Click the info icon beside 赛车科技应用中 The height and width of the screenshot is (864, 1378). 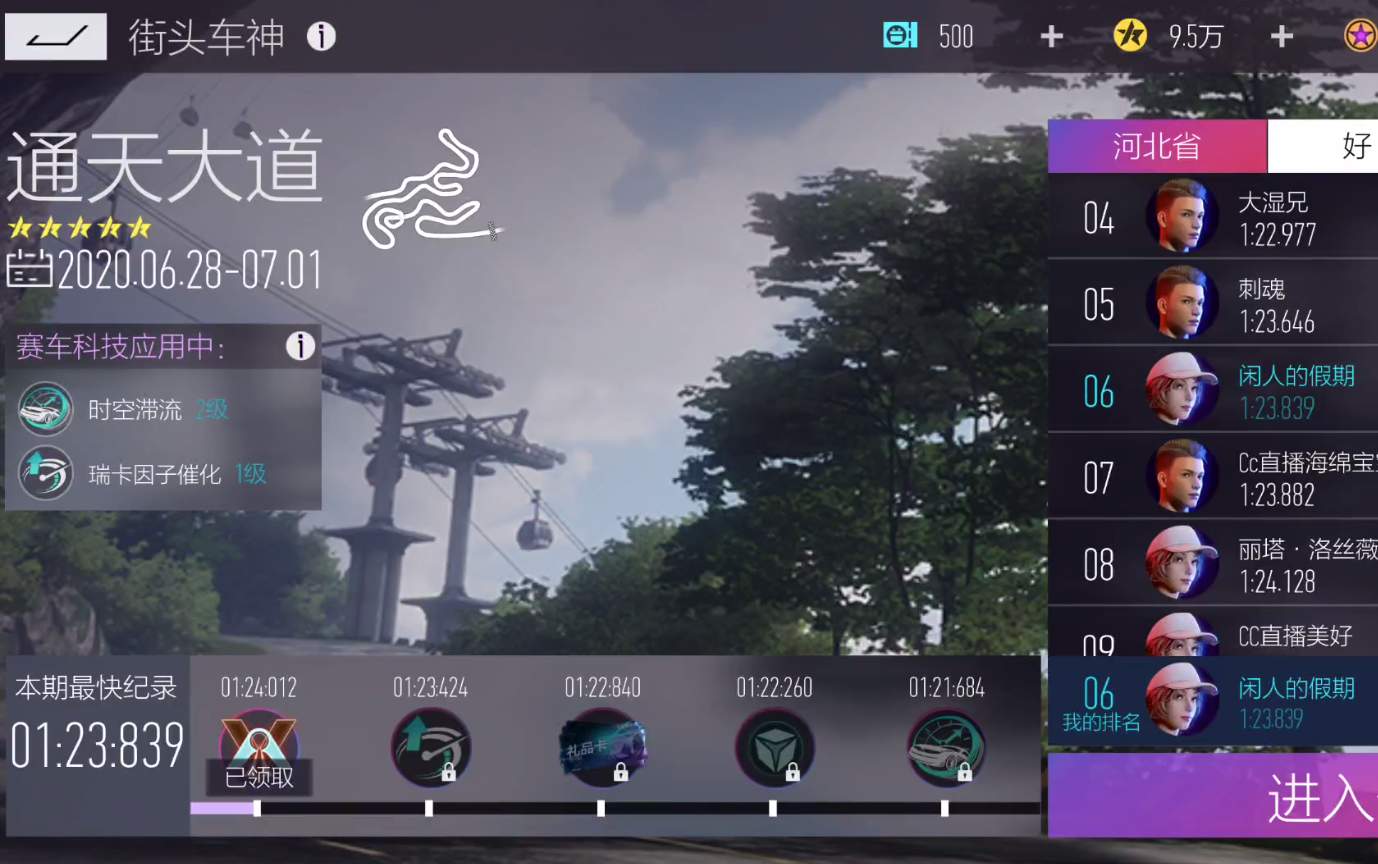[x=300, y=347]
